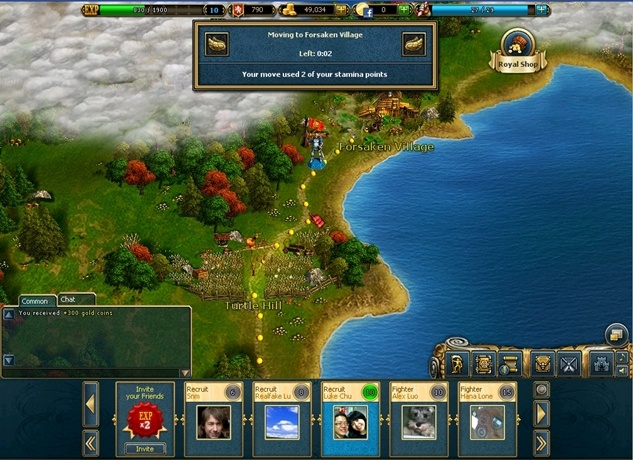
Task: Select the Common log tab
Action: [35, 300]
